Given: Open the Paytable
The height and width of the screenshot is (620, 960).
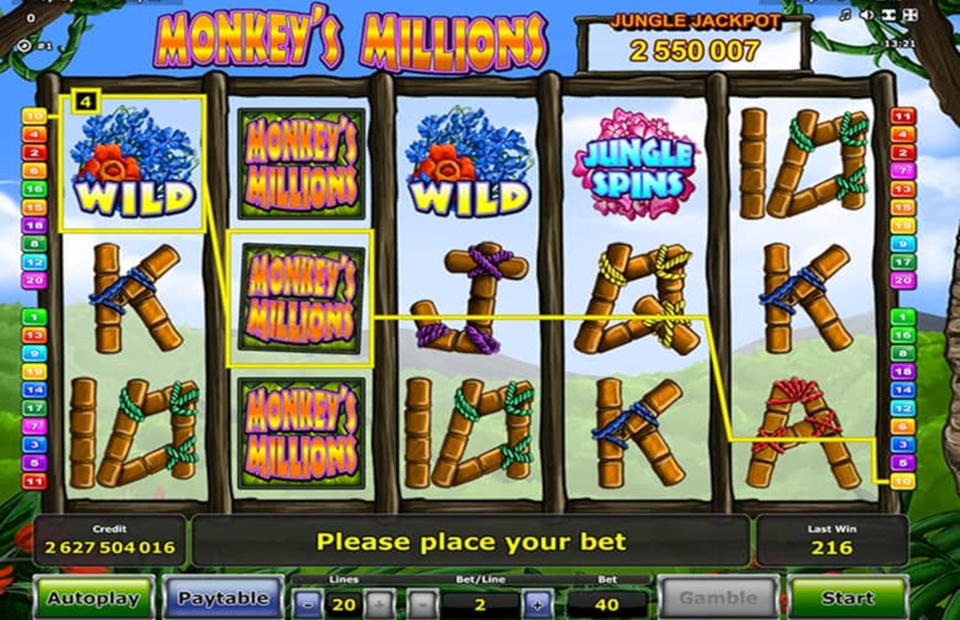Looking at the screenshot, I should pyautogui.click(x=223, y=598).
